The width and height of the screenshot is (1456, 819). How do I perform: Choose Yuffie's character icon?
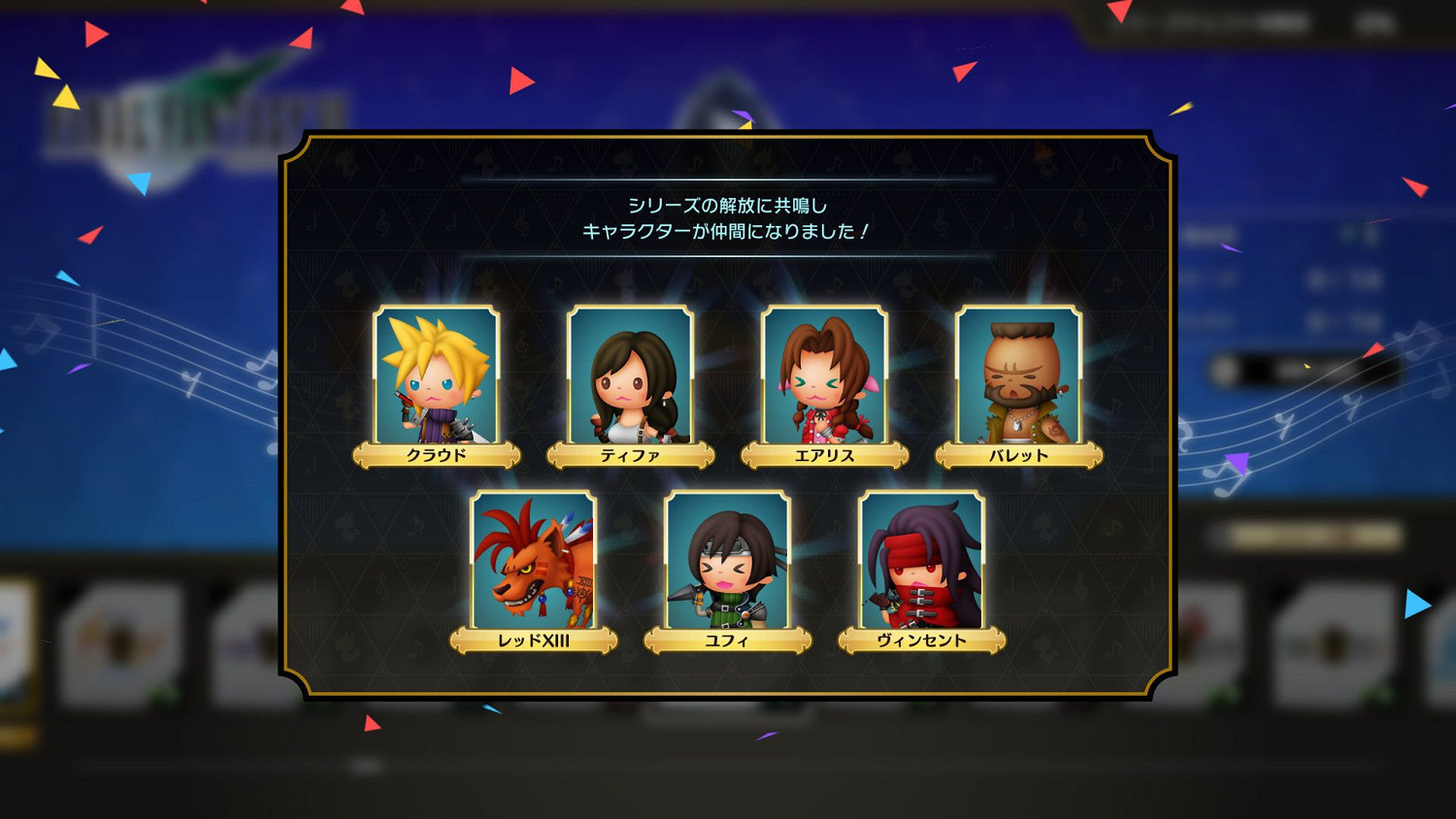pos(728,561)
